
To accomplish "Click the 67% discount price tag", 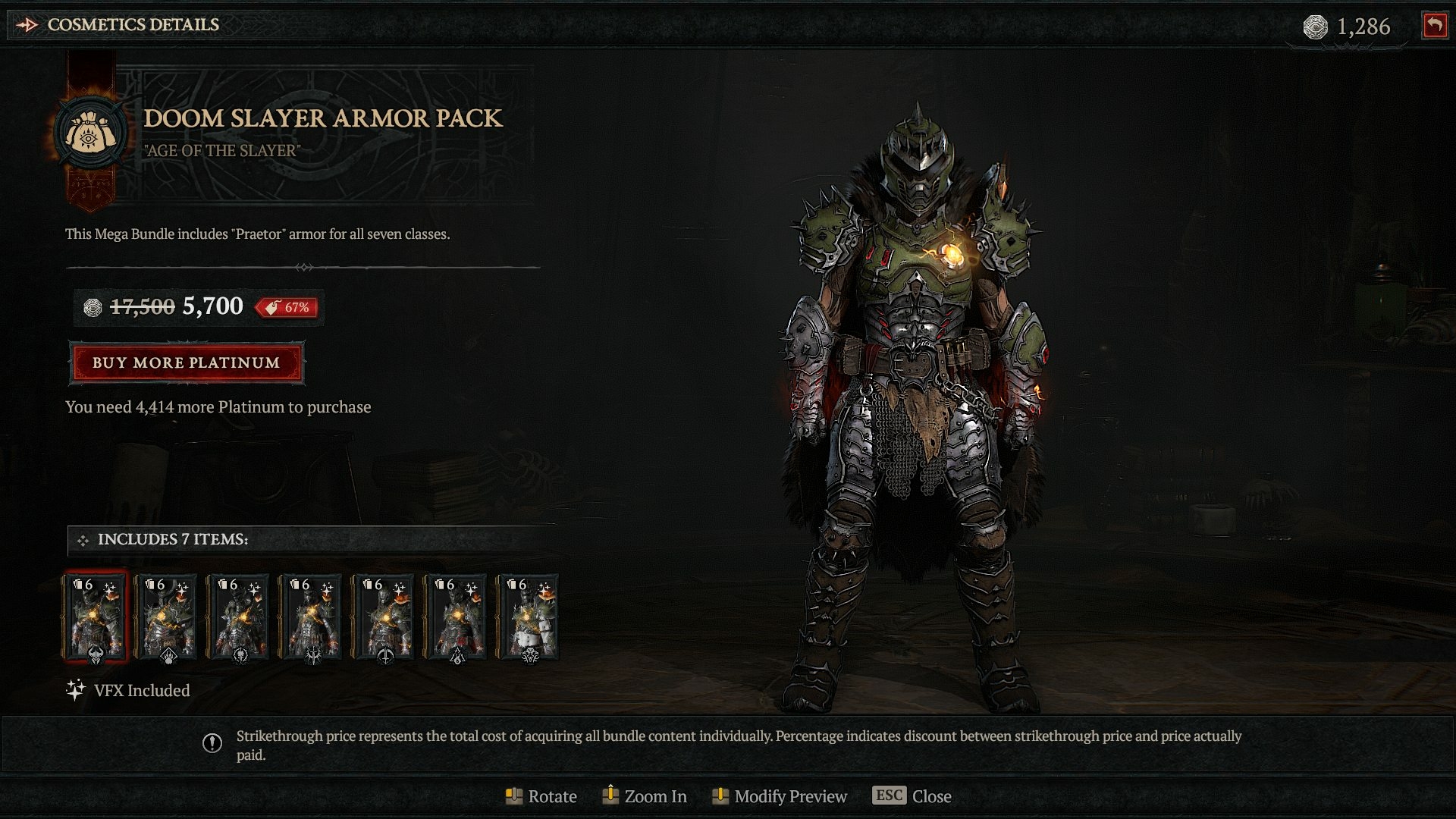I will click(288, 308).
